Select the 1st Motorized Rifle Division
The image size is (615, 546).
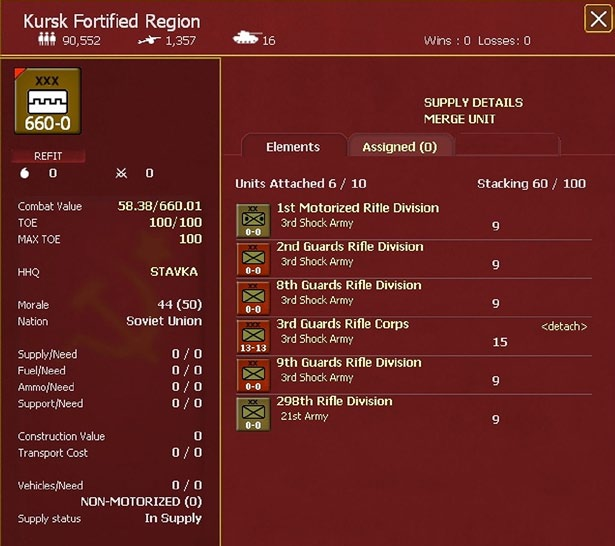pyautogui.click(x=357, y=208)
